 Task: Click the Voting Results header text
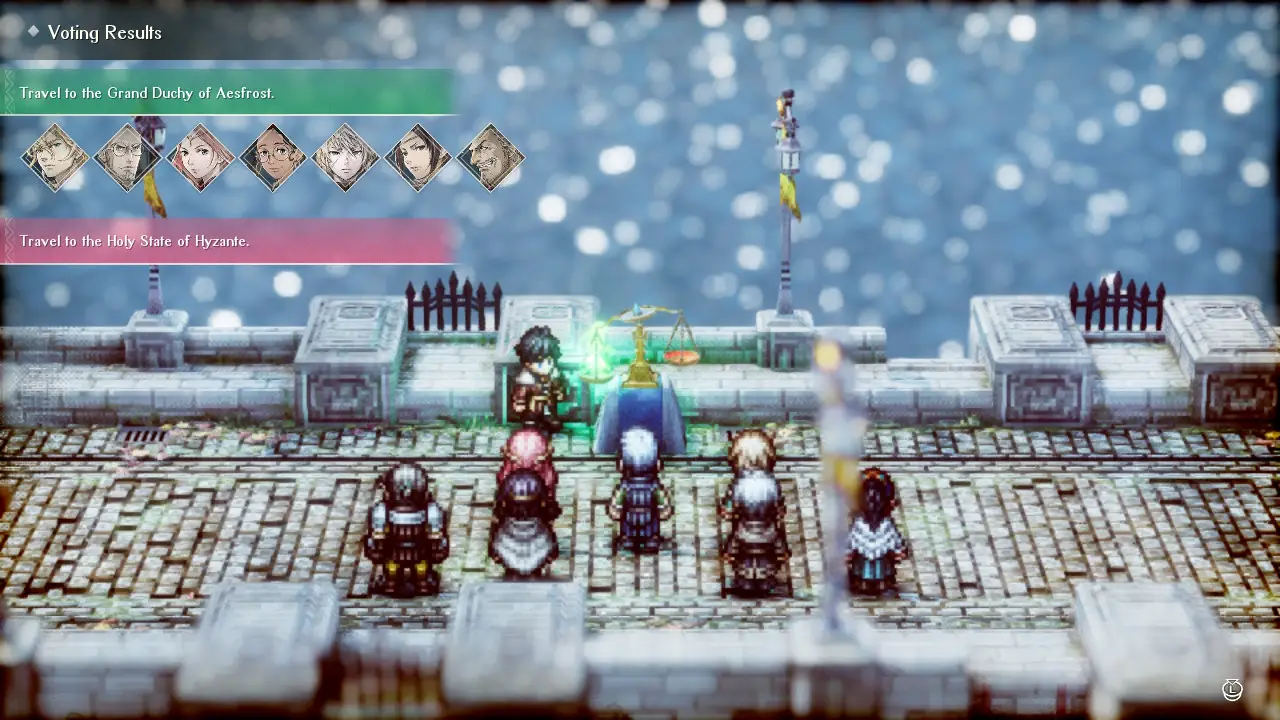point(104,32)
